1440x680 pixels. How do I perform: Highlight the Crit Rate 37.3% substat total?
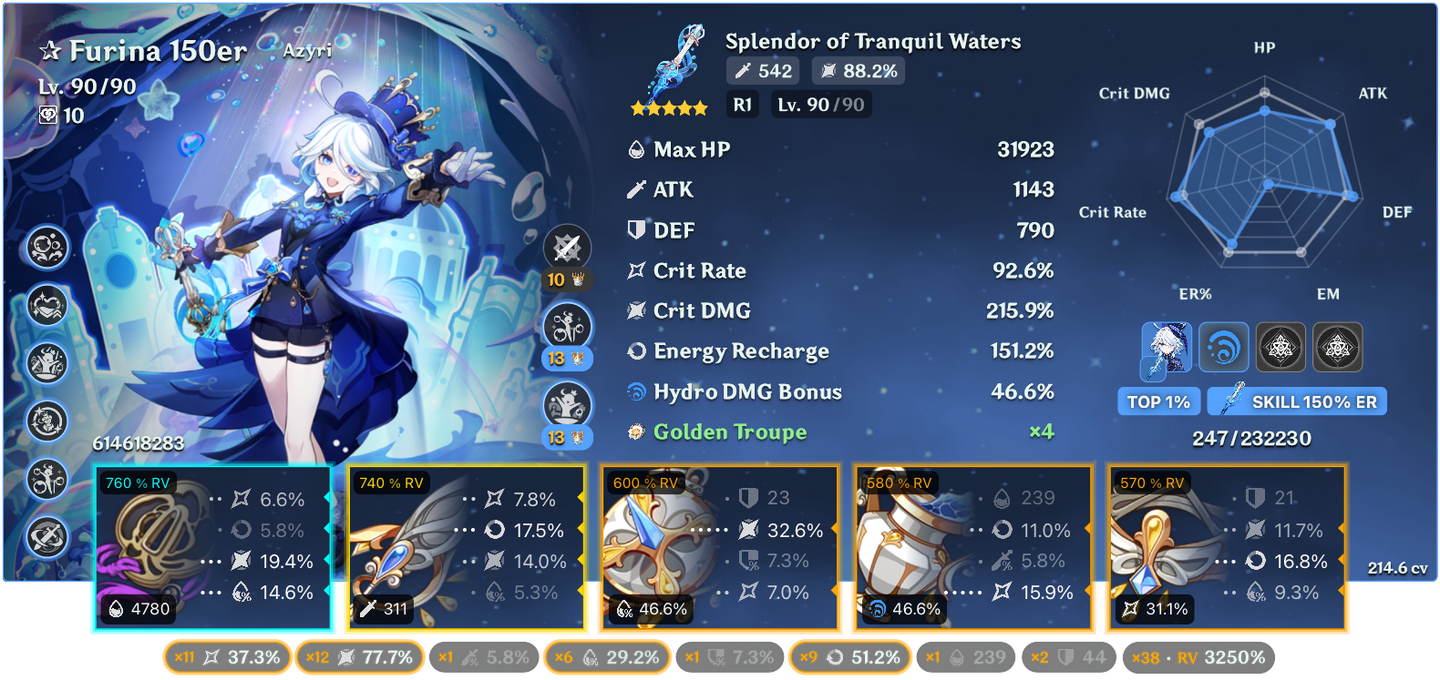[x=227, y=657]
